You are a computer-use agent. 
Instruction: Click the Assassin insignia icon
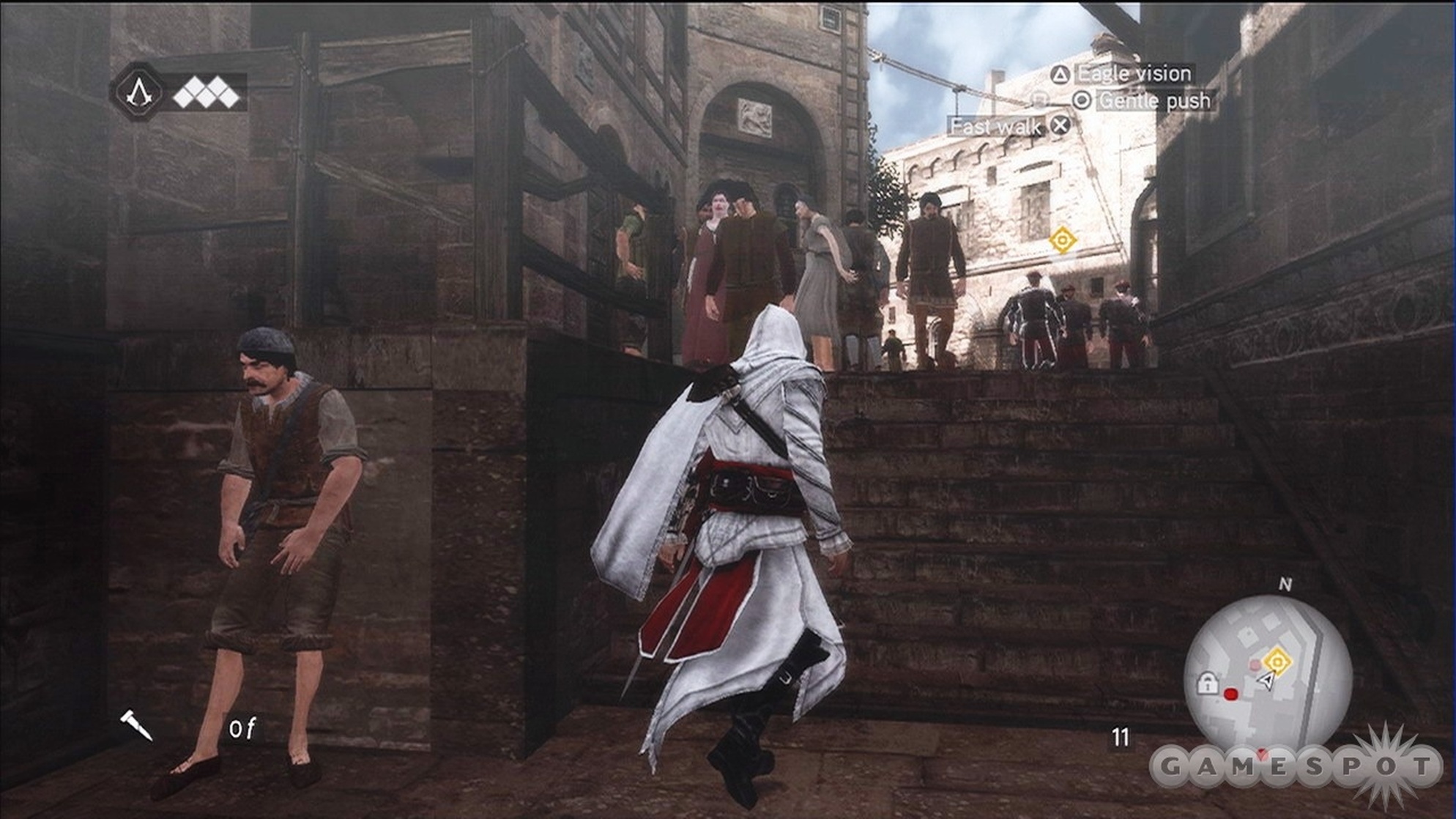[137, 92]
